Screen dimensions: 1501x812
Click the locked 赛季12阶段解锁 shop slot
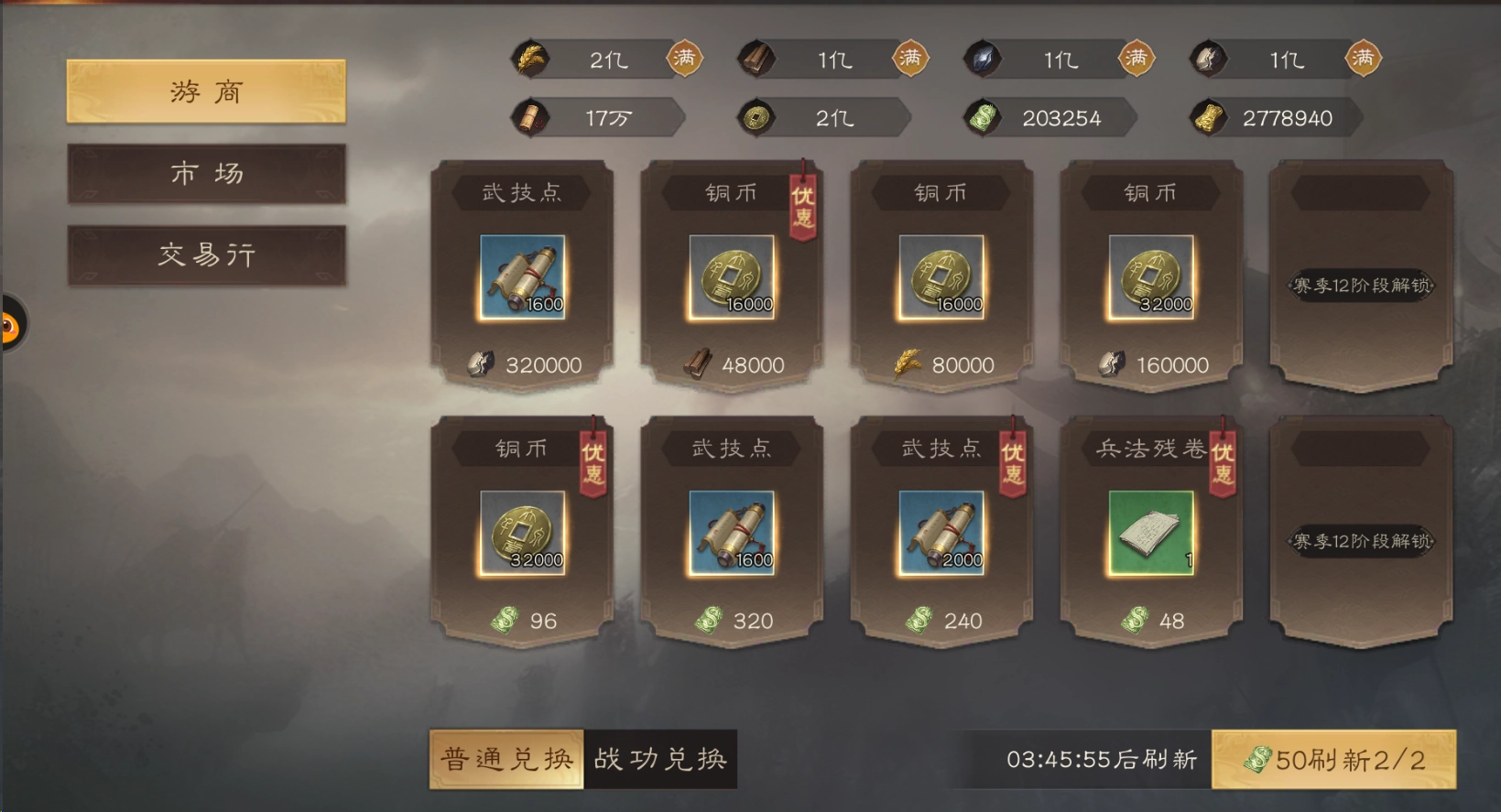(x=1360, y=284)
